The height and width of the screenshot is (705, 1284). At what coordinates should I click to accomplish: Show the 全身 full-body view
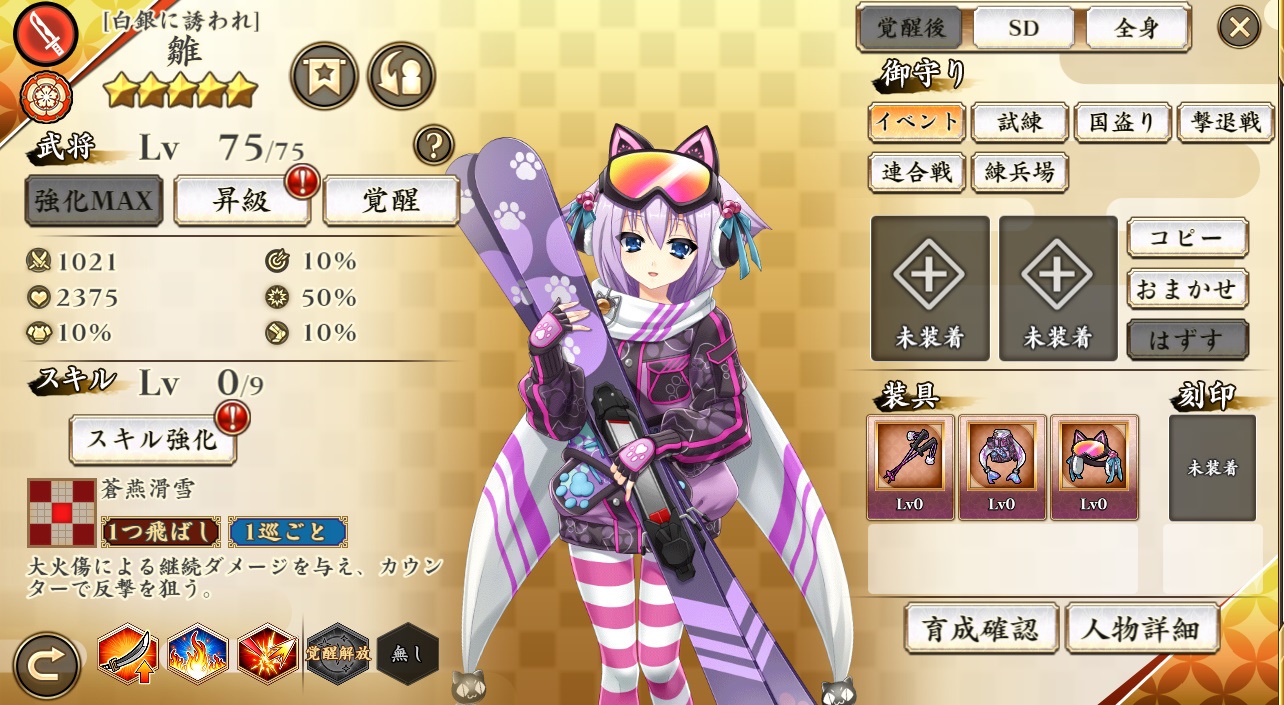coord(1137,28)
